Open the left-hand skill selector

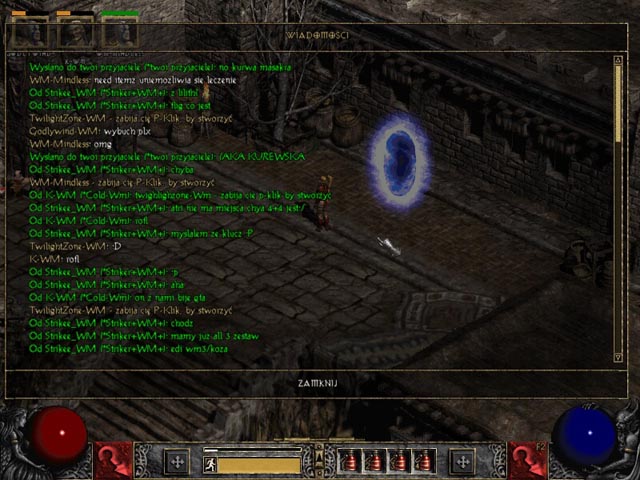[114, 461]
